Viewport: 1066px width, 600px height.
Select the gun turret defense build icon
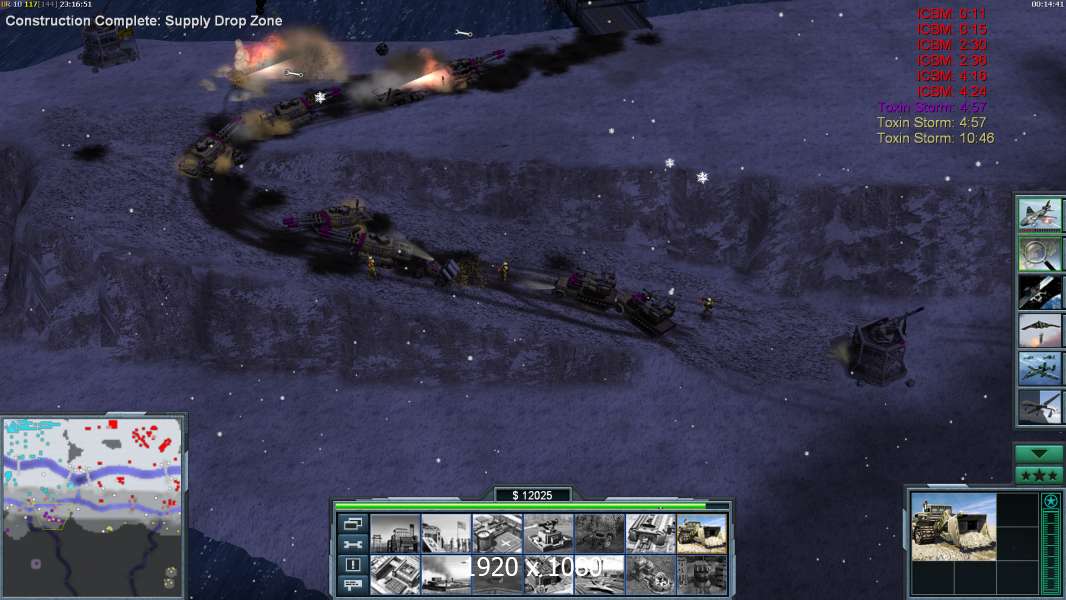click(548, 533)
